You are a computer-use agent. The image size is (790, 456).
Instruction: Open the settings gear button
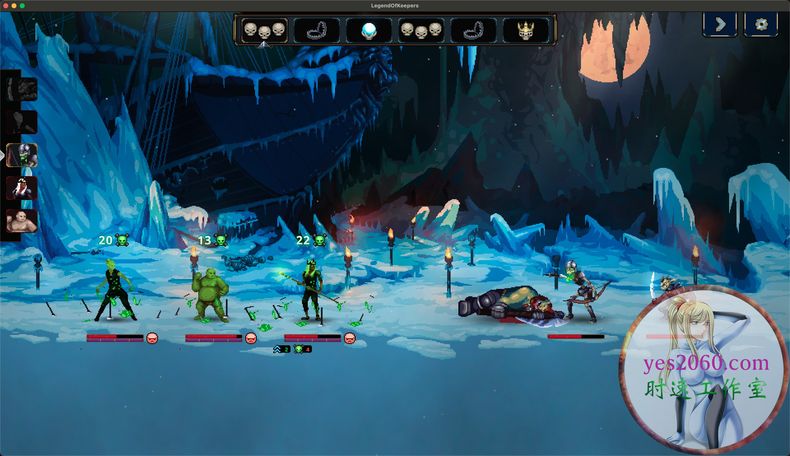[761, 24]
